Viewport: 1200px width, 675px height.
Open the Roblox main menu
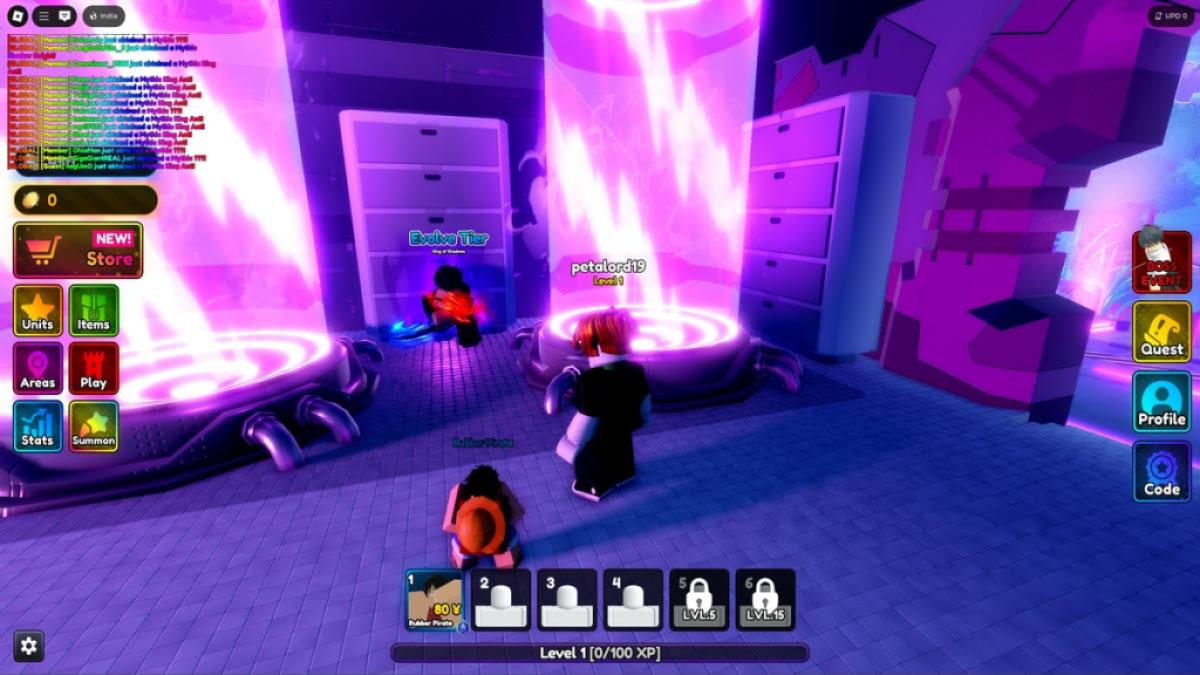[15, 16]
